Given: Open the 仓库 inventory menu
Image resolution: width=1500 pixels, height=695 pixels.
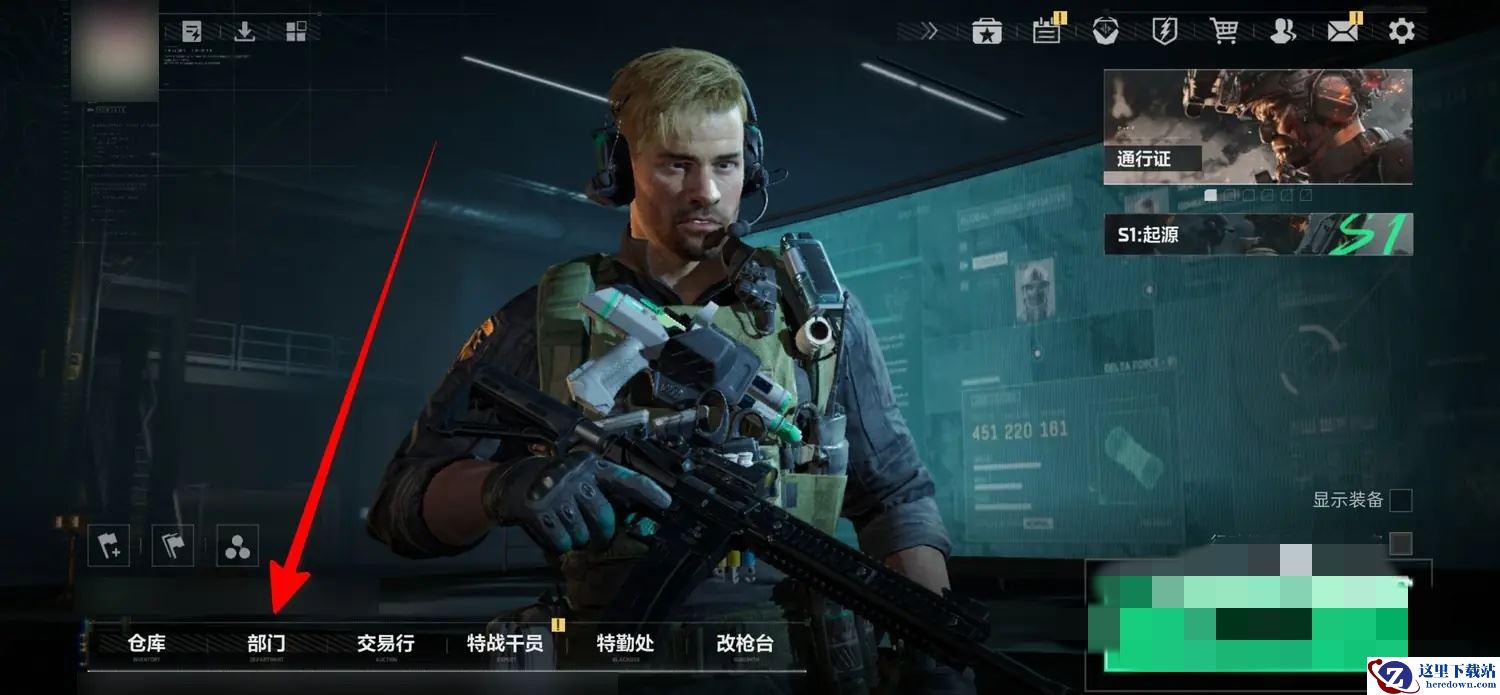Looking at the screenshot, I should pyautogui.click(x=147, y=644).
